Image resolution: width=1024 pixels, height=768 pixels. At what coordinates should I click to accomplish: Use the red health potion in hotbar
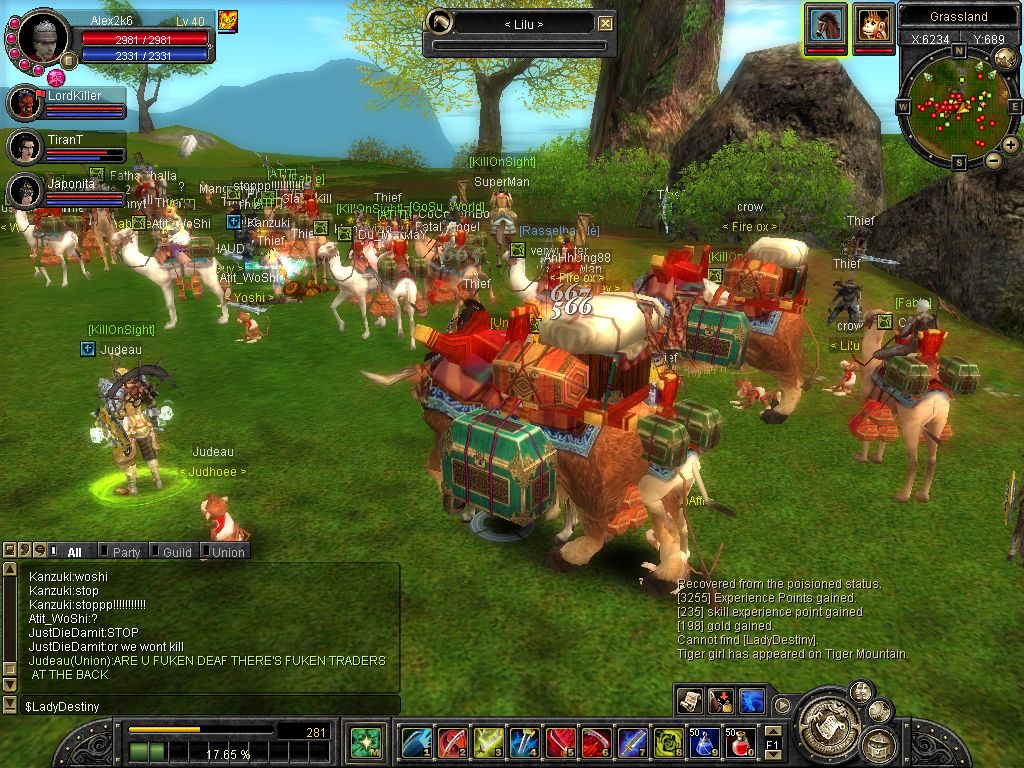click(x=739, y=743)
